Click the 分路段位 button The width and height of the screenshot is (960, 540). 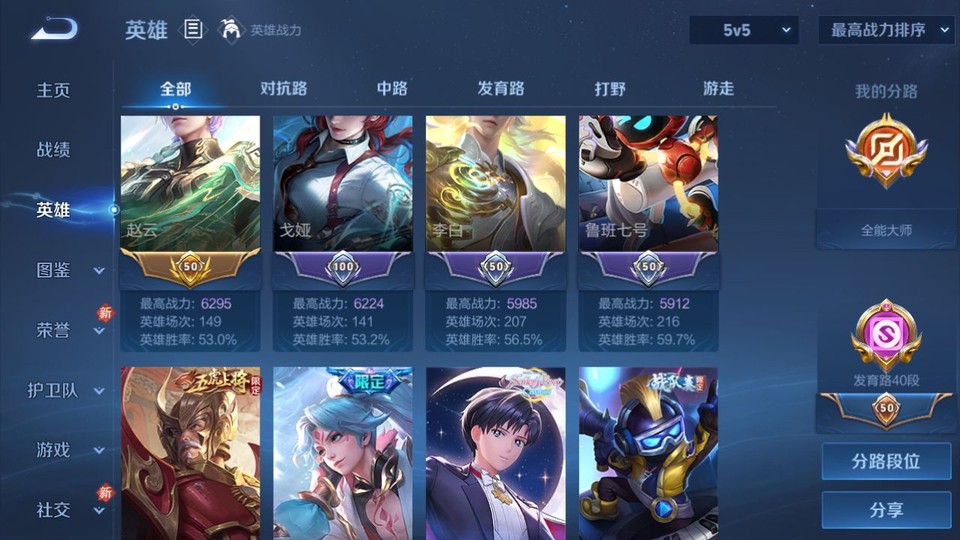click(x=886, y=462)
